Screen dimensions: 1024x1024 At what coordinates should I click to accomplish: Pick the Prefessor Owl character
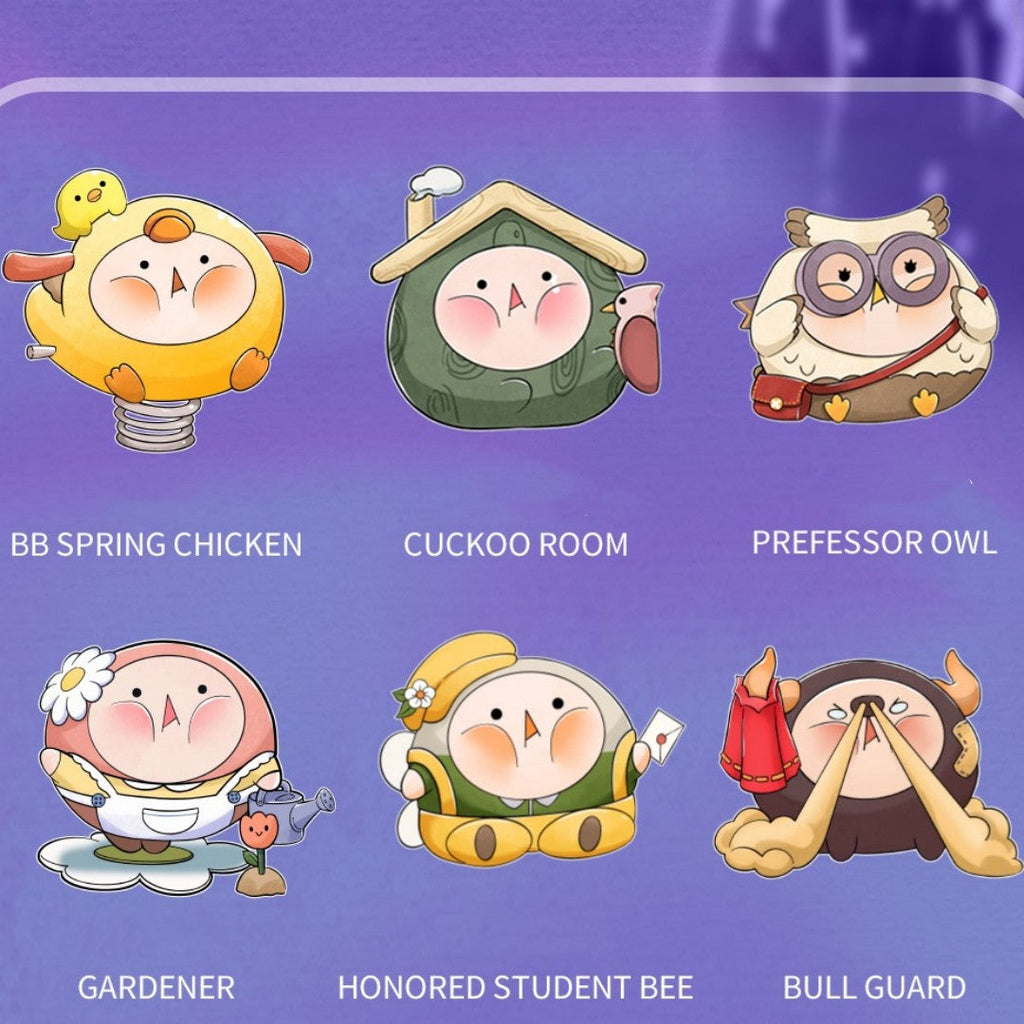tap(868, 310)
